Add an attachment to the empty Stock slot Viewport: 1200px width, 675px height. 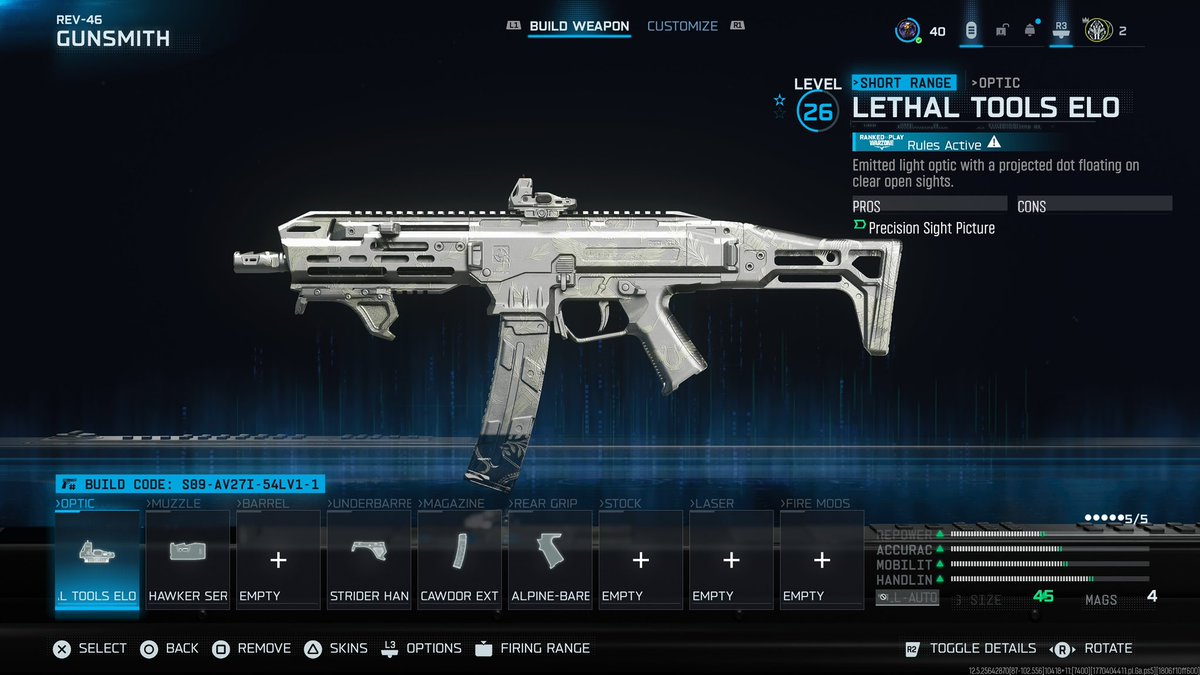[x=641, y=559]
